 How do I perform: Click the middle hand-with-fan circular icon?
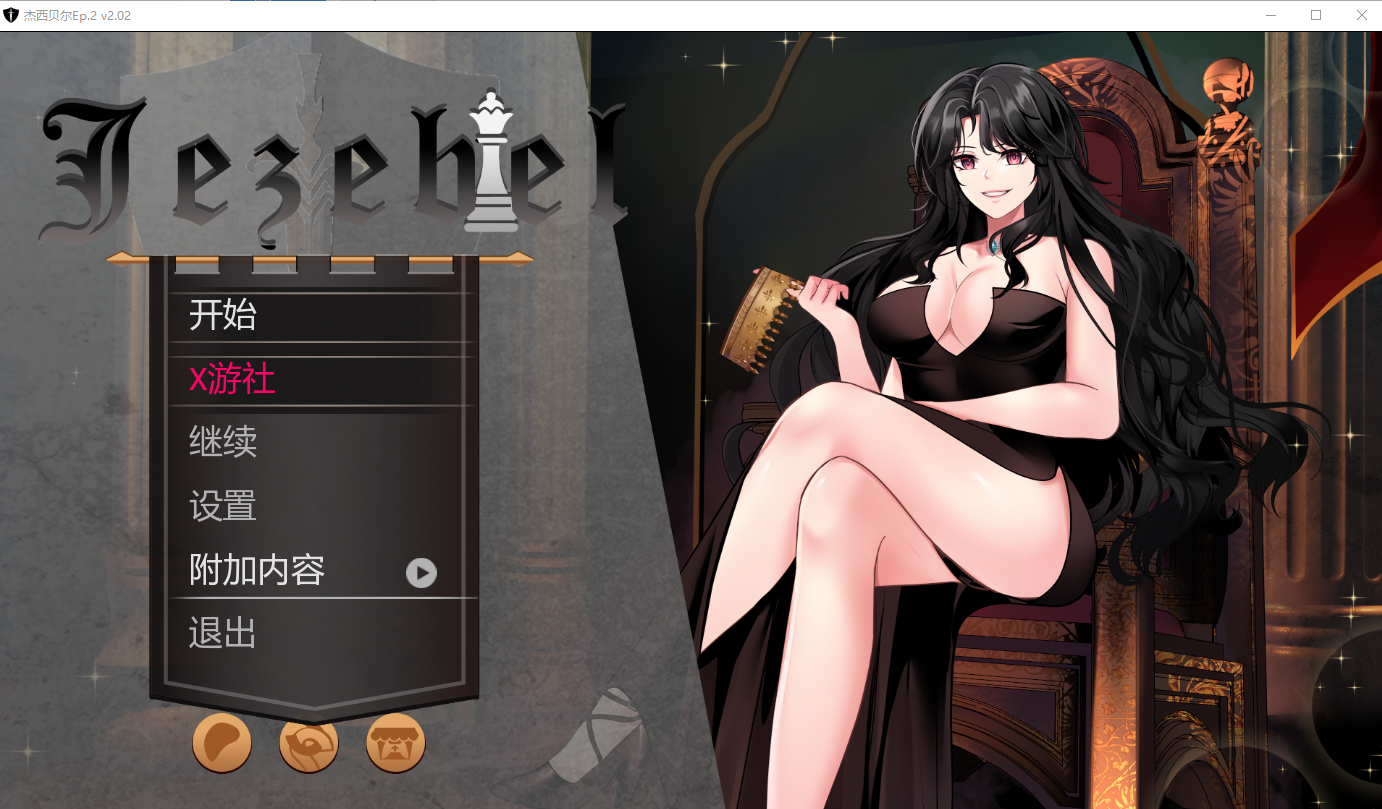pyautogui.click(x=309, y=743)
